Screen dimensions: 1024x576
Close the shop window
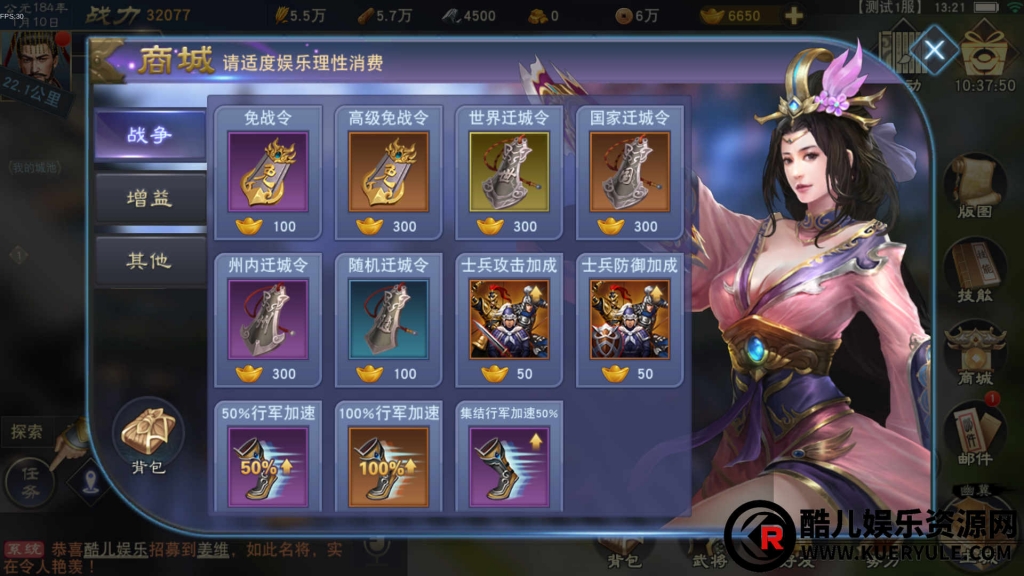tap(934, 53)
